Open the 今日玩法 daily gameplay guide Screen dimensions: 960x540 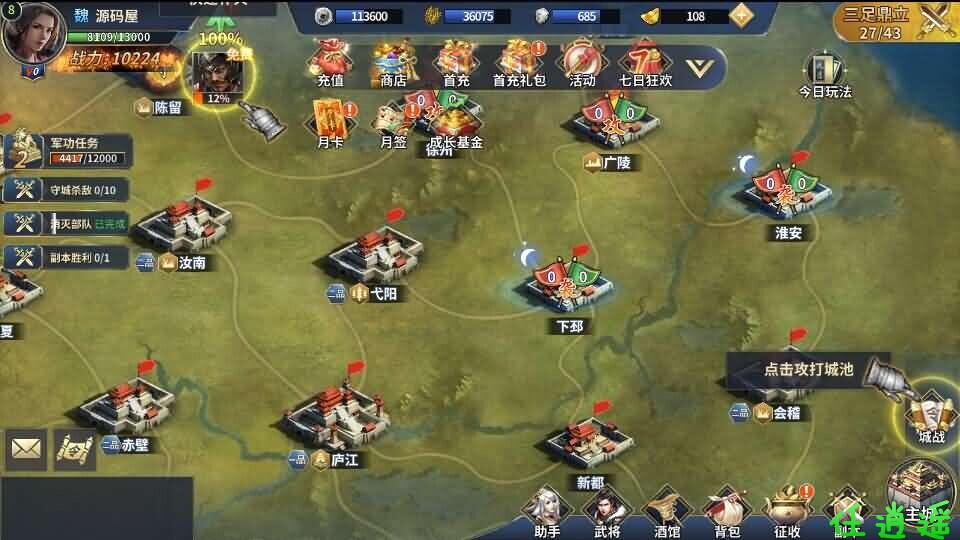(x=825, y=75)
